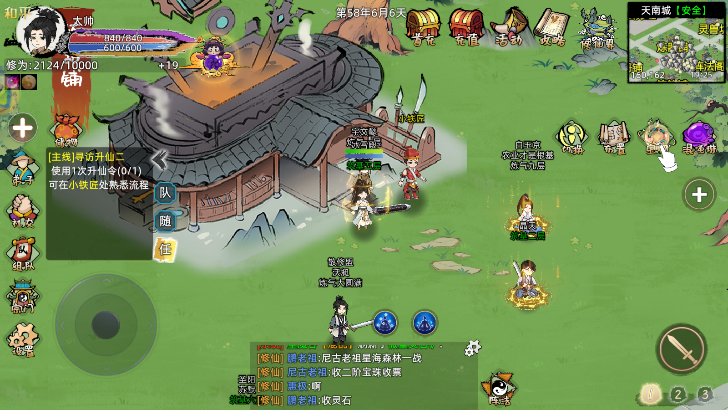Switch to the 随 follower tab
The image size is (728, 410).
pos(165,221)
